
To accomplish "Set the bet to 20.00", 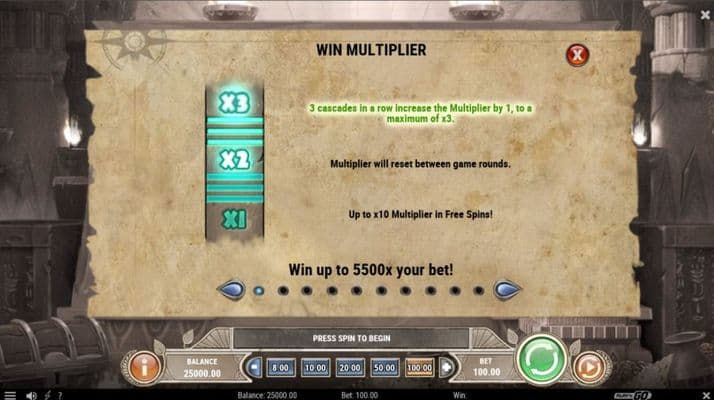I will click(350, 368).
